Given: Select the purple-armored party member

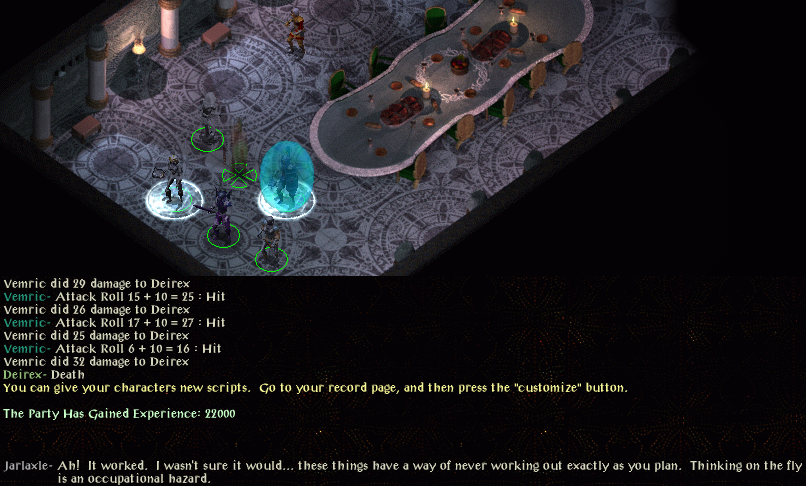Looking at the screenshot, I should click(221, 212).
